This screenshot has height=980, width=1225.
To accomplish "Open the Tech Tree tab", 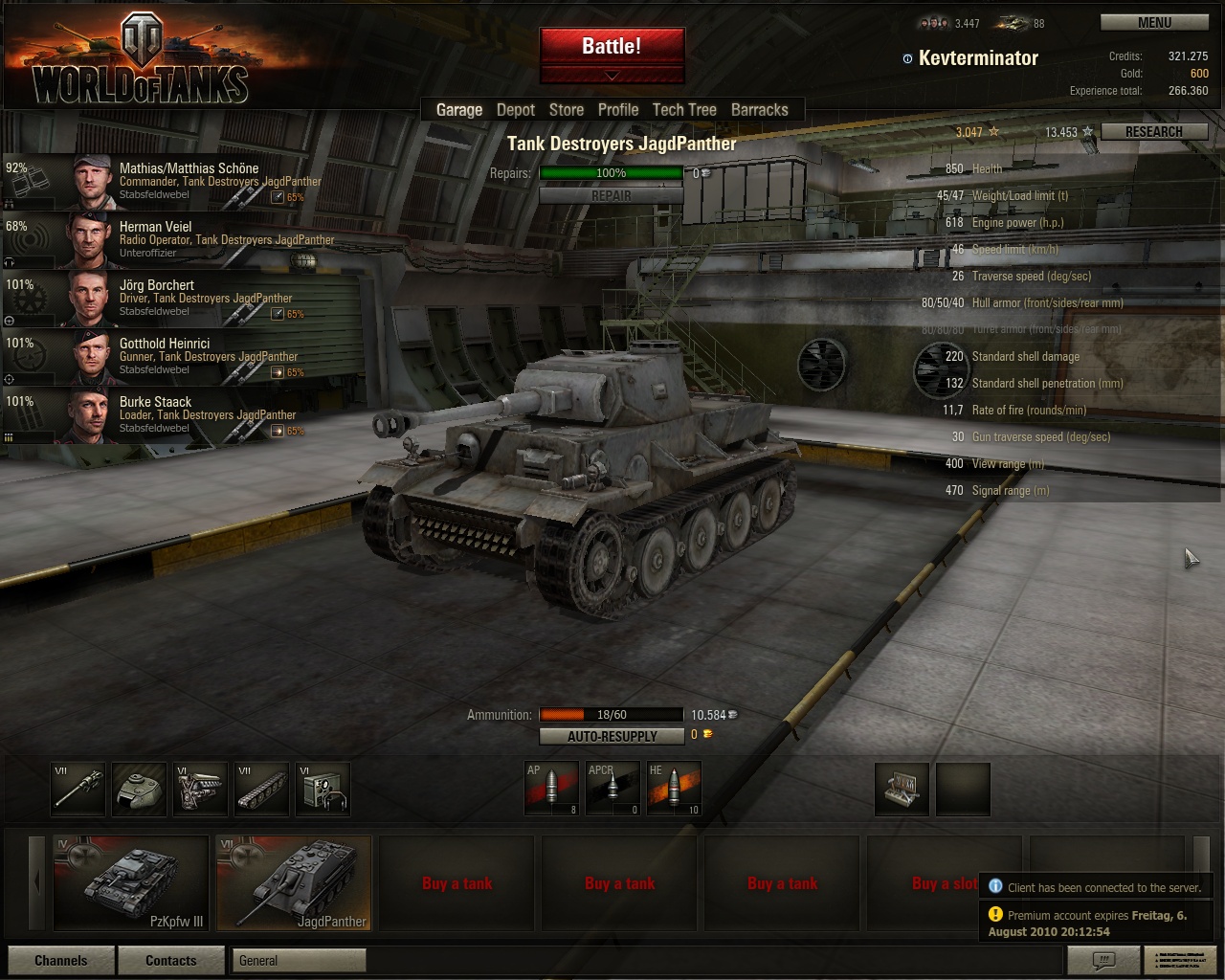I will [x=684, y=110].
